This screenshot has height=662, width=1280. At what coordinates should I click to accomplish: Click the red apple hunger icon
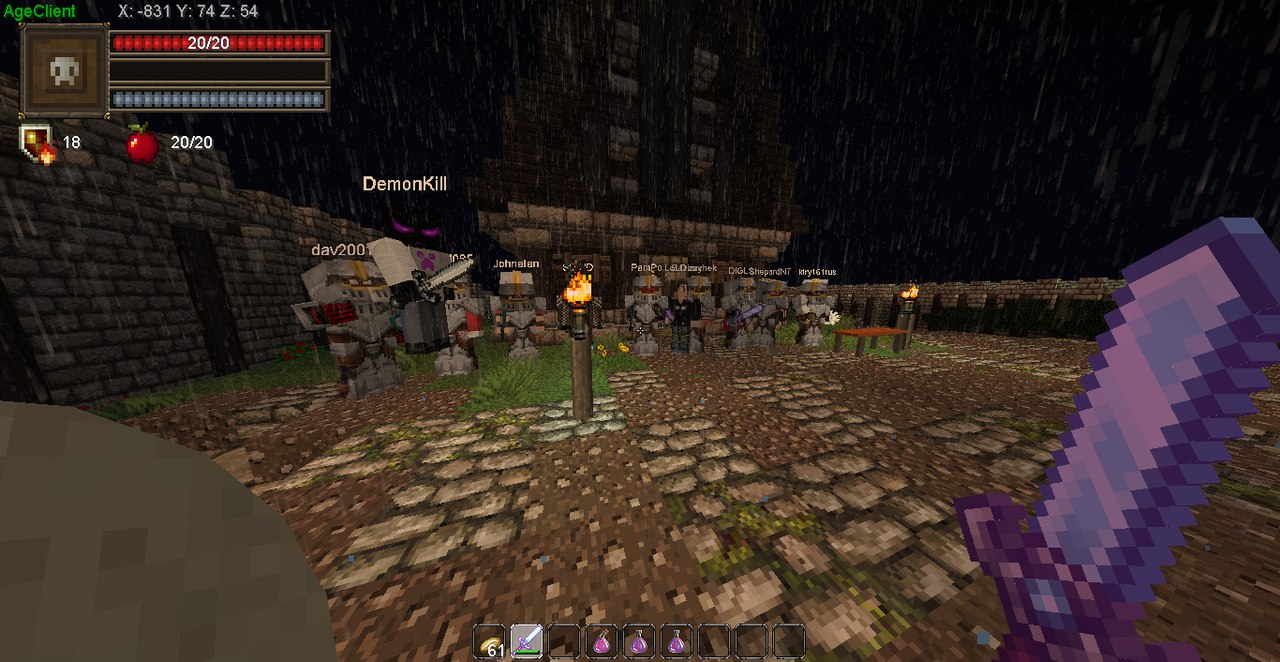click(x=142, y=144)
